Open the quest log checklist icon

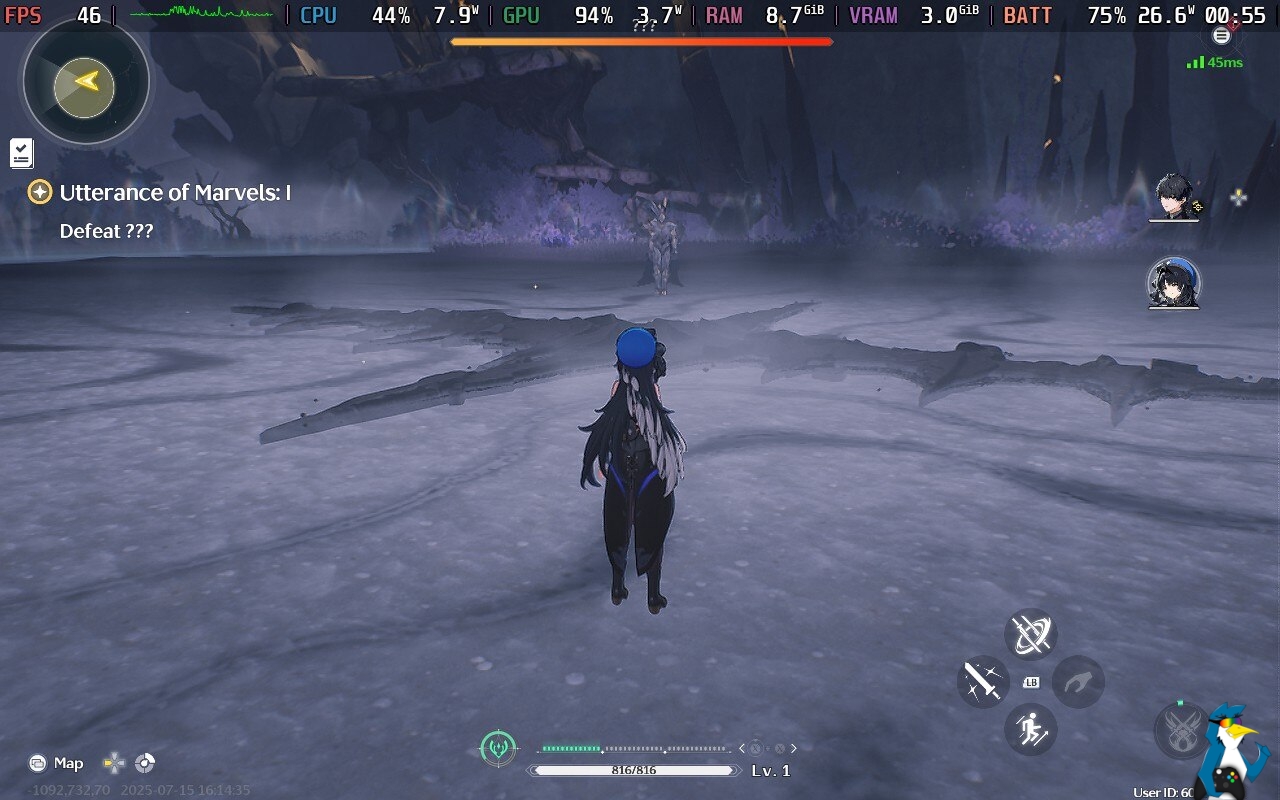point(22,153)
